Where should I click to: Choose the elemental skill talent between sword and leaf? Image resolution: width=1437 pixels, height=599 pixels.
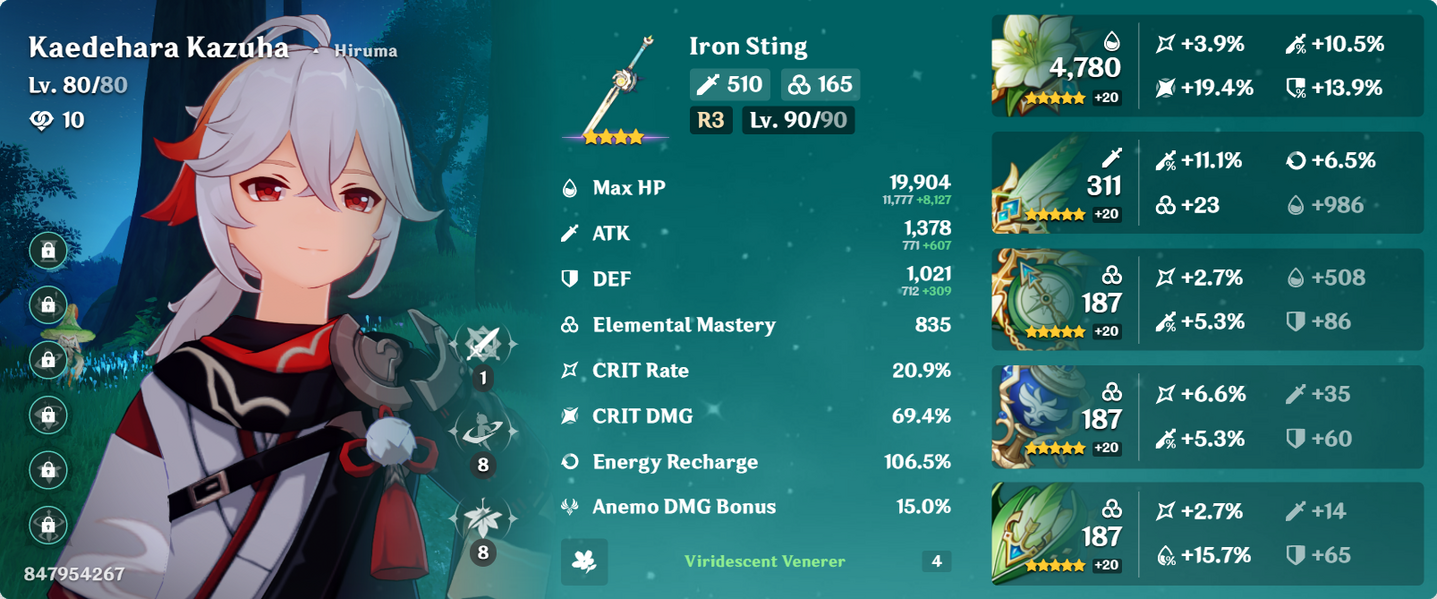pyautogui.click(x=484, y=431)
